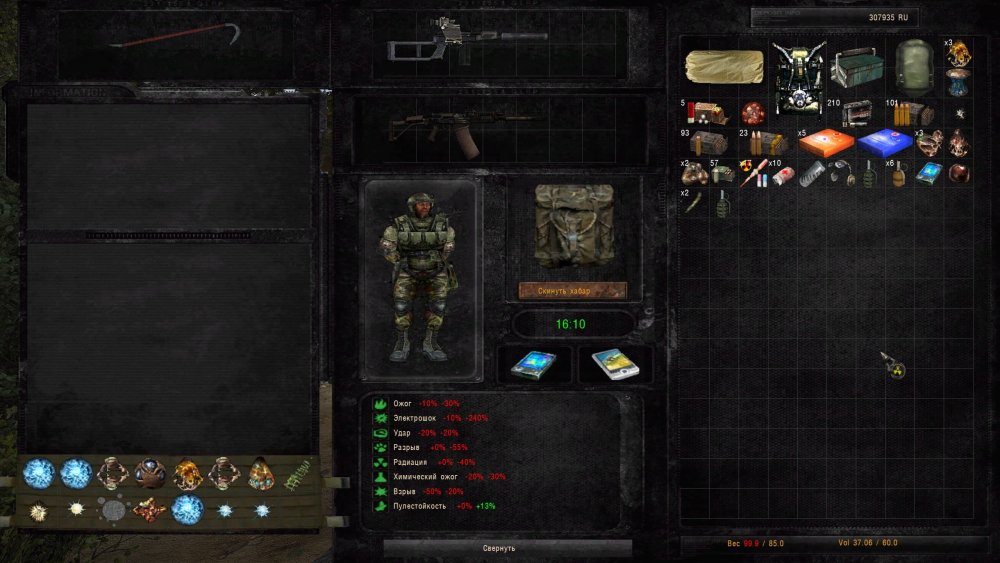Select the green metal toolbox
Image resolution: width=1000 pixels, height=563 pixels.
857,68
